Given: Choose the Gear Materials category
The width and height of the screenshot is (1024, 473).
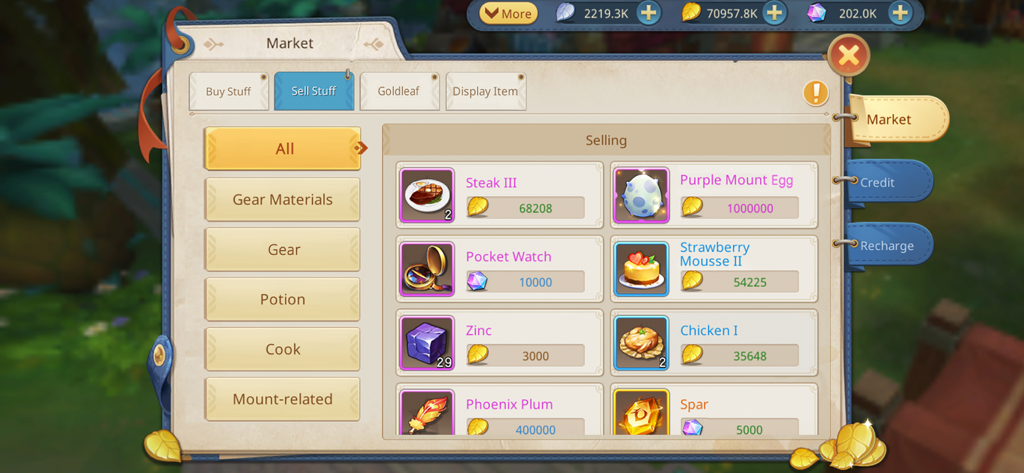Looking at the screenshot, I should coord(282,199).
